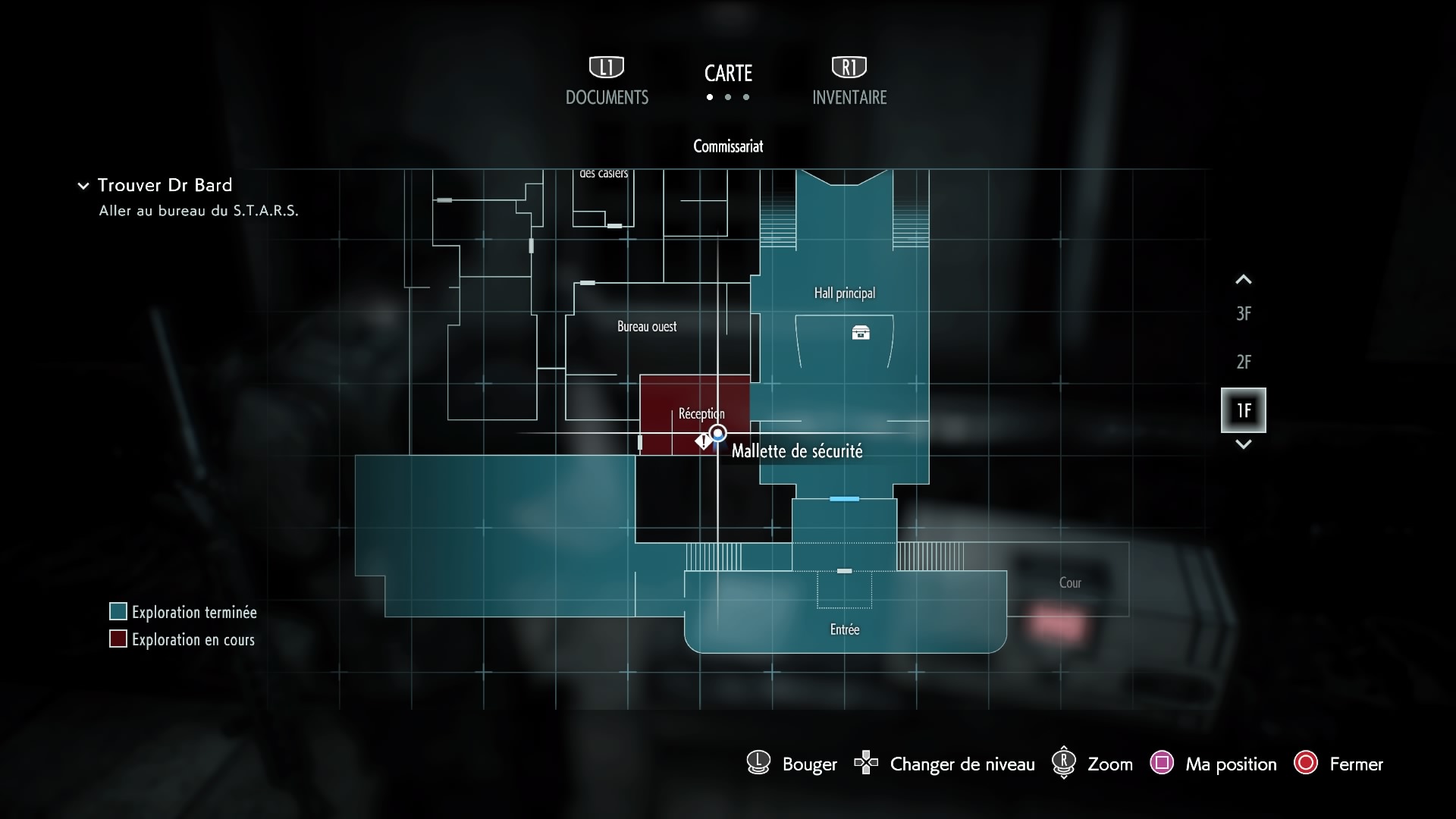This screenshot has height=819, width=1456.
Task: Click the item box icon in Hall principal
Action: click(861, 333)
